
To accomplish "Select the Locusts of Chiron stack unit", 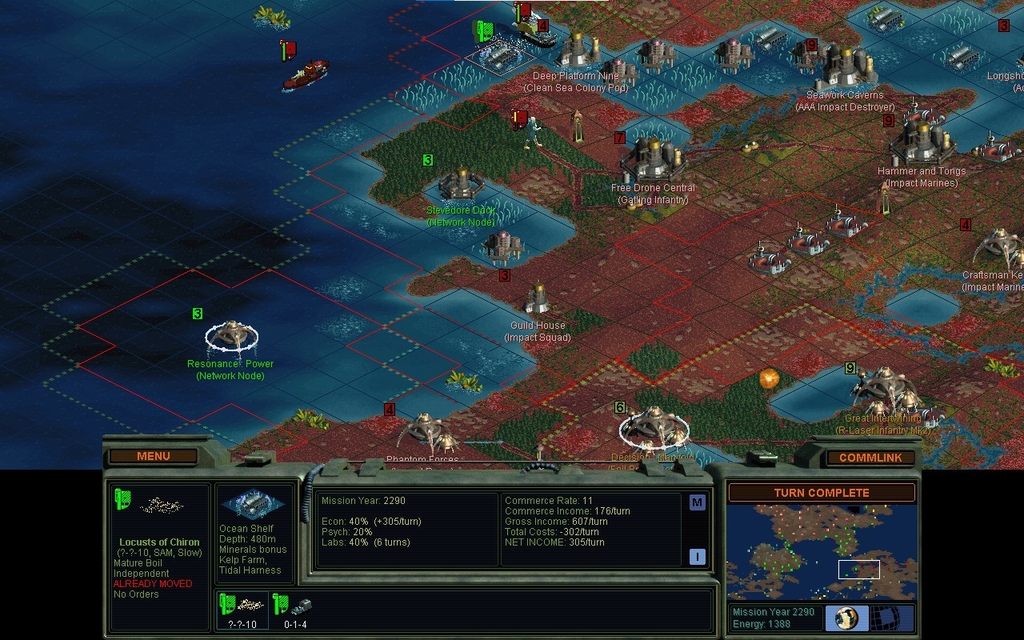I will [243, 606].
